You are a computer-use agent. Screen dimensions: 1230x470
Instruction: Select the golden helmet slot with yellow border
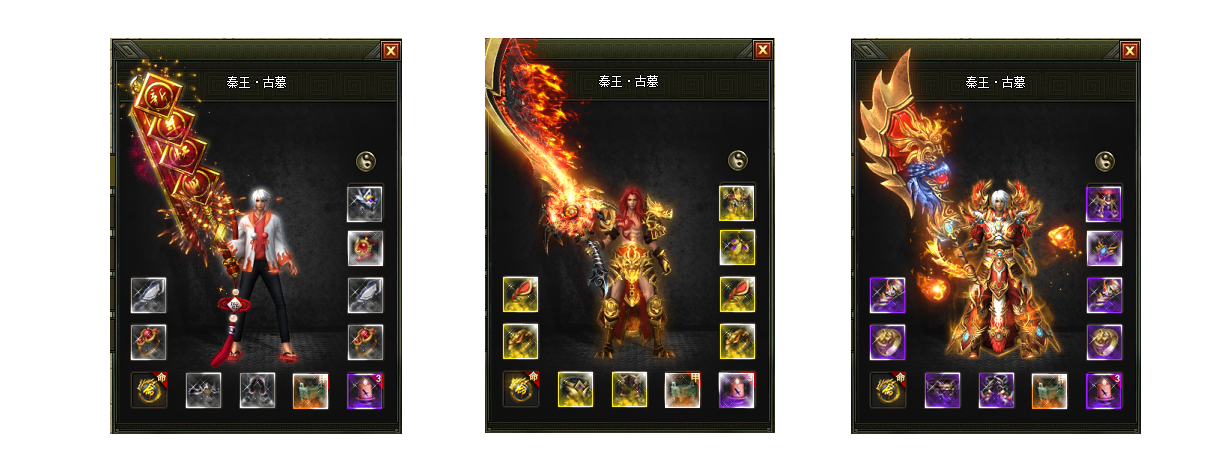point(737,203)
